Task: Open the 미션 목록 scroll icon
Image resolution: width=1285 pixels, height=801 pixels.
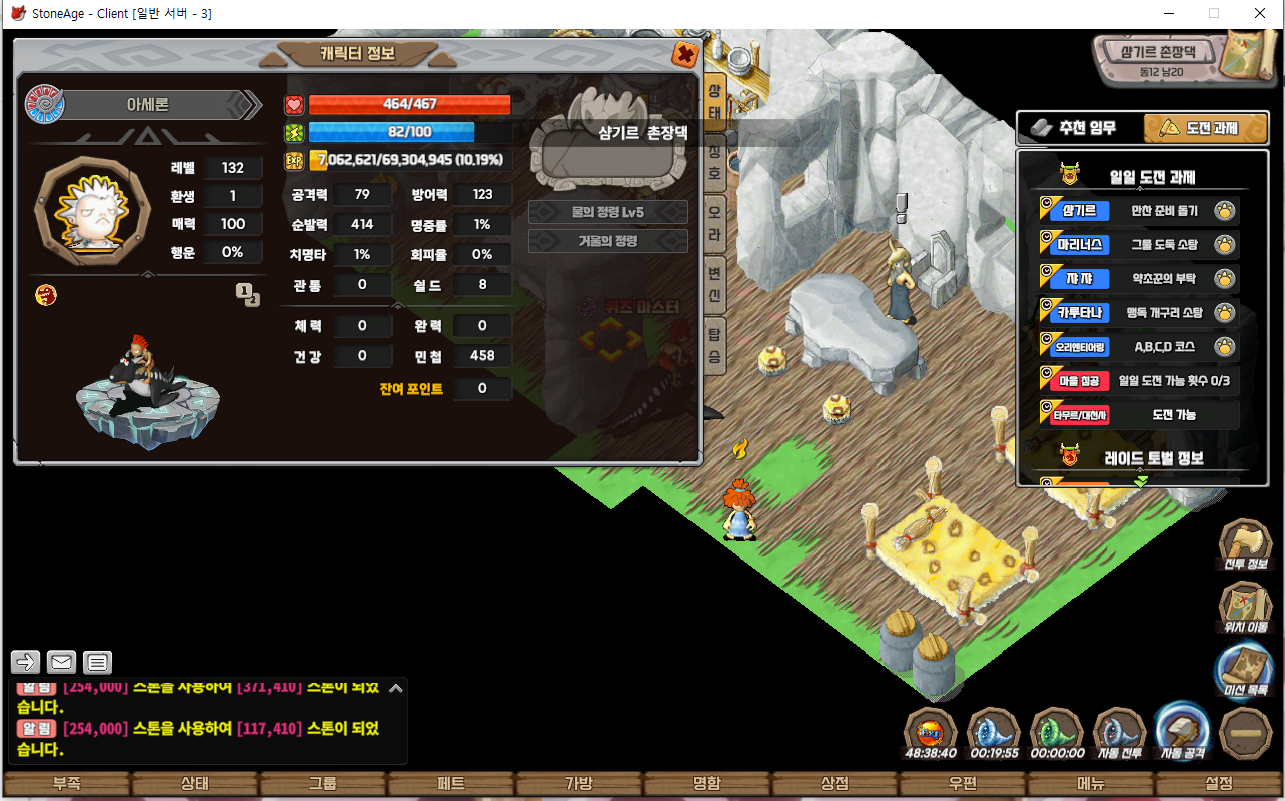Action: (x=1245, y=667)
